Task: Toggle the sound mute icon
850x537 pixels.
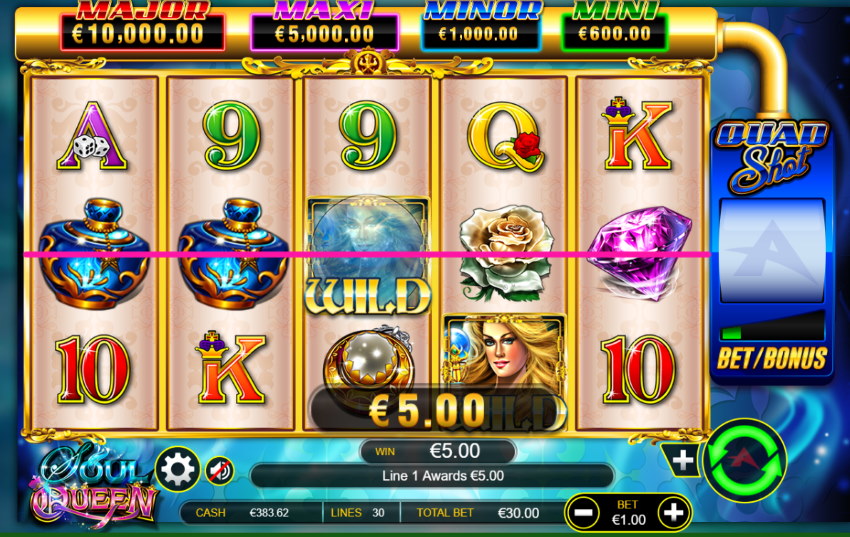Action: pos(219,469)
